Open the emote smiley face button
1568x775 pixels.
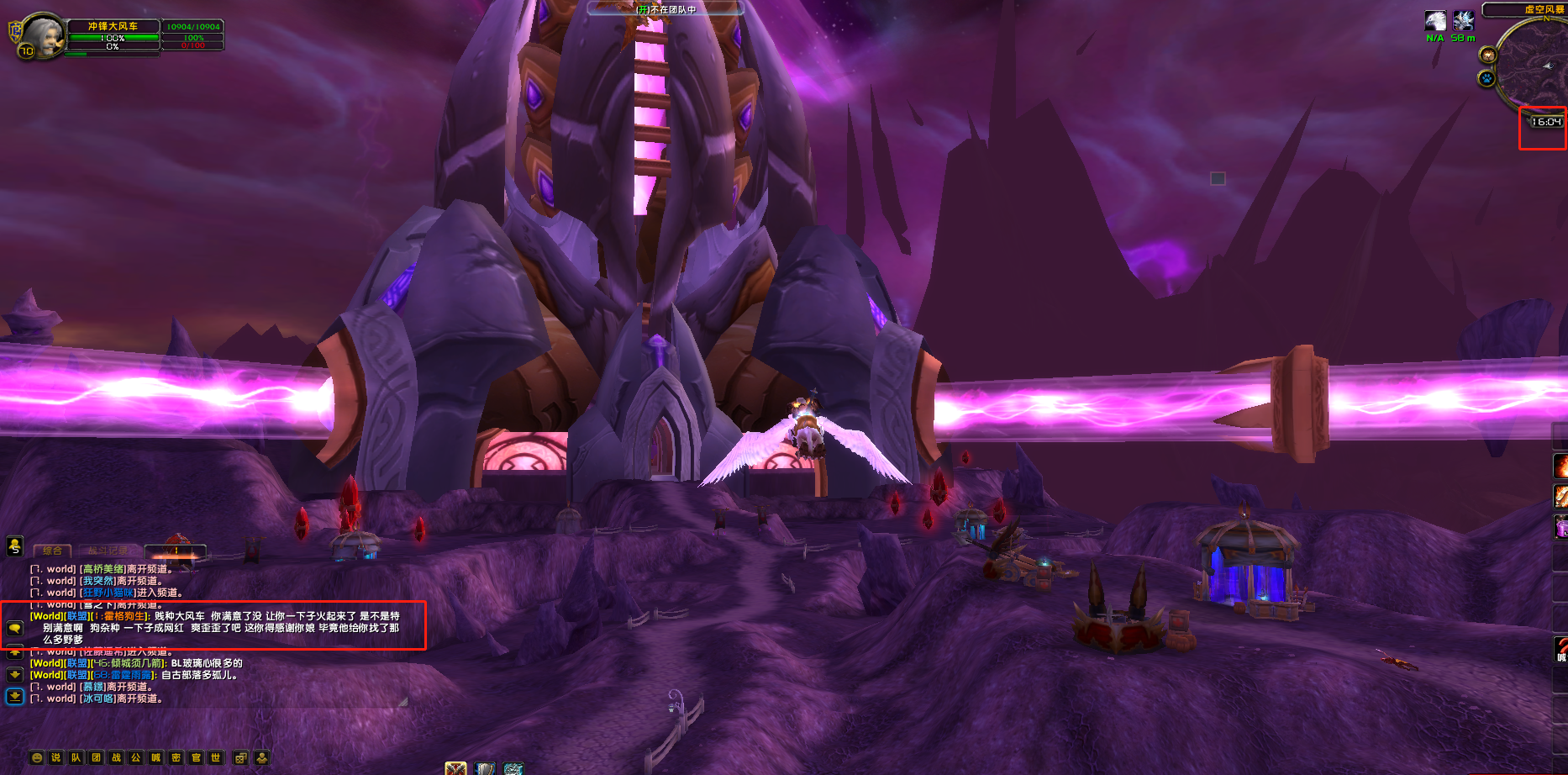36,757
